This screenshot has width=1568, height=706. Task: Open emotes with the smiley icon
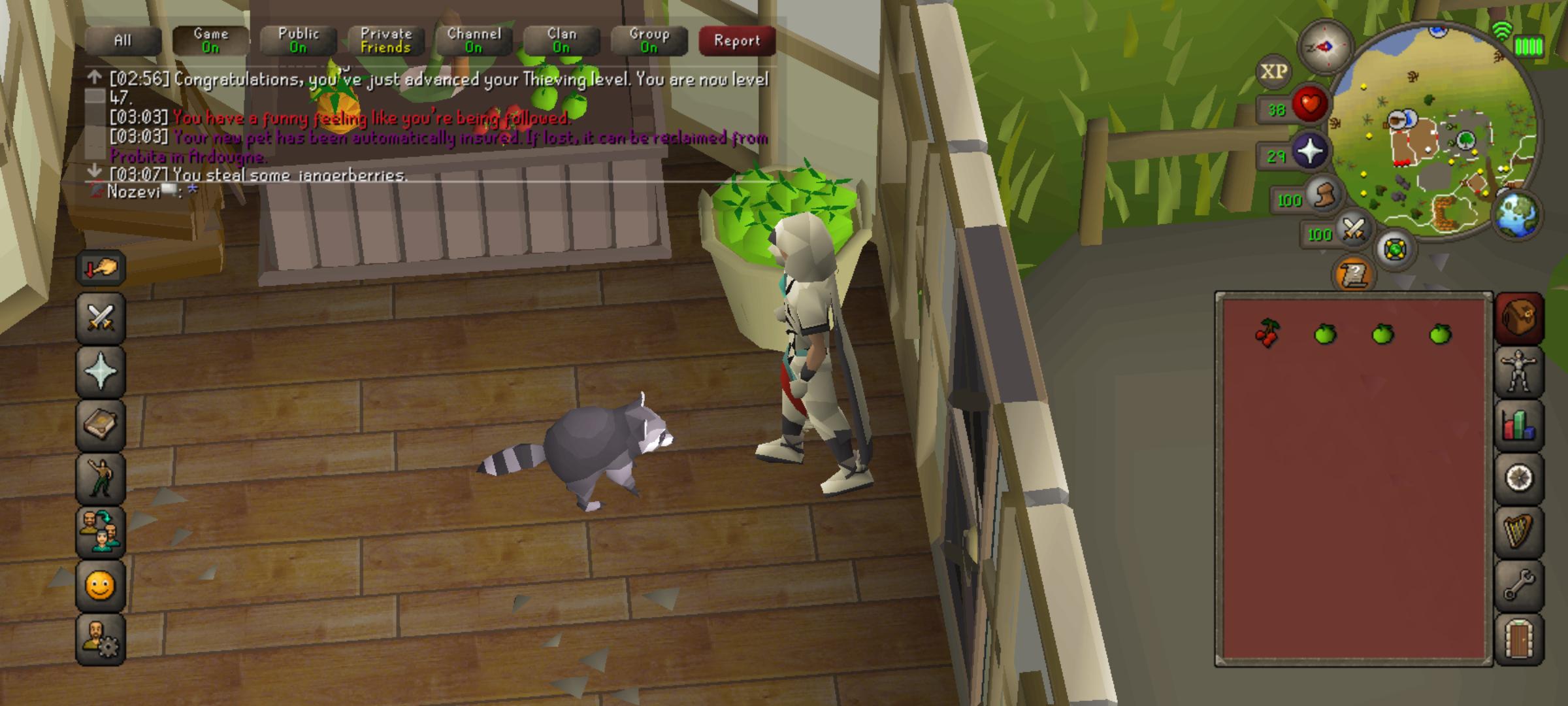99,586
